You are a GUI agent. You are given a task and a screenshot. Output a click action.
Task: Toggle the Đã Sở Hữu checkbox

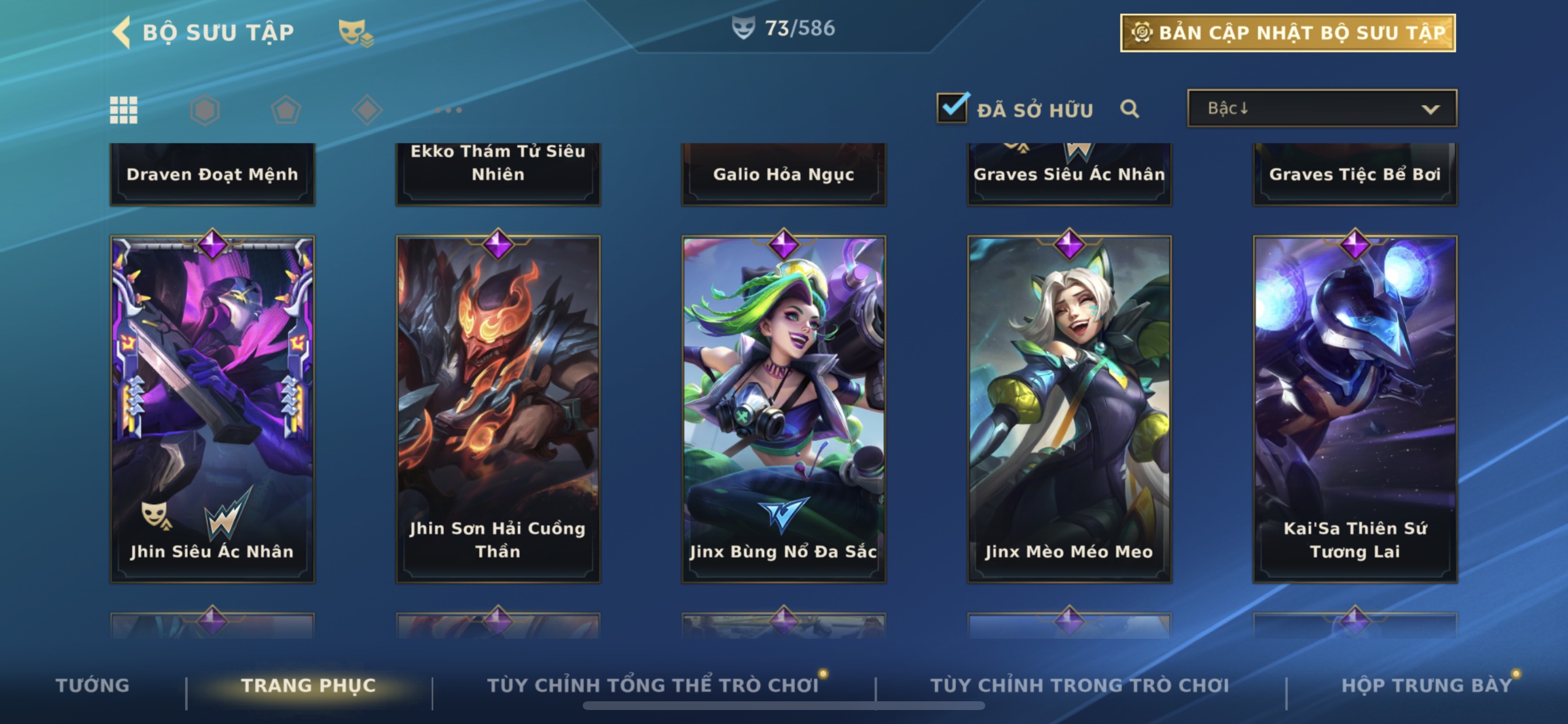point(952,109)
